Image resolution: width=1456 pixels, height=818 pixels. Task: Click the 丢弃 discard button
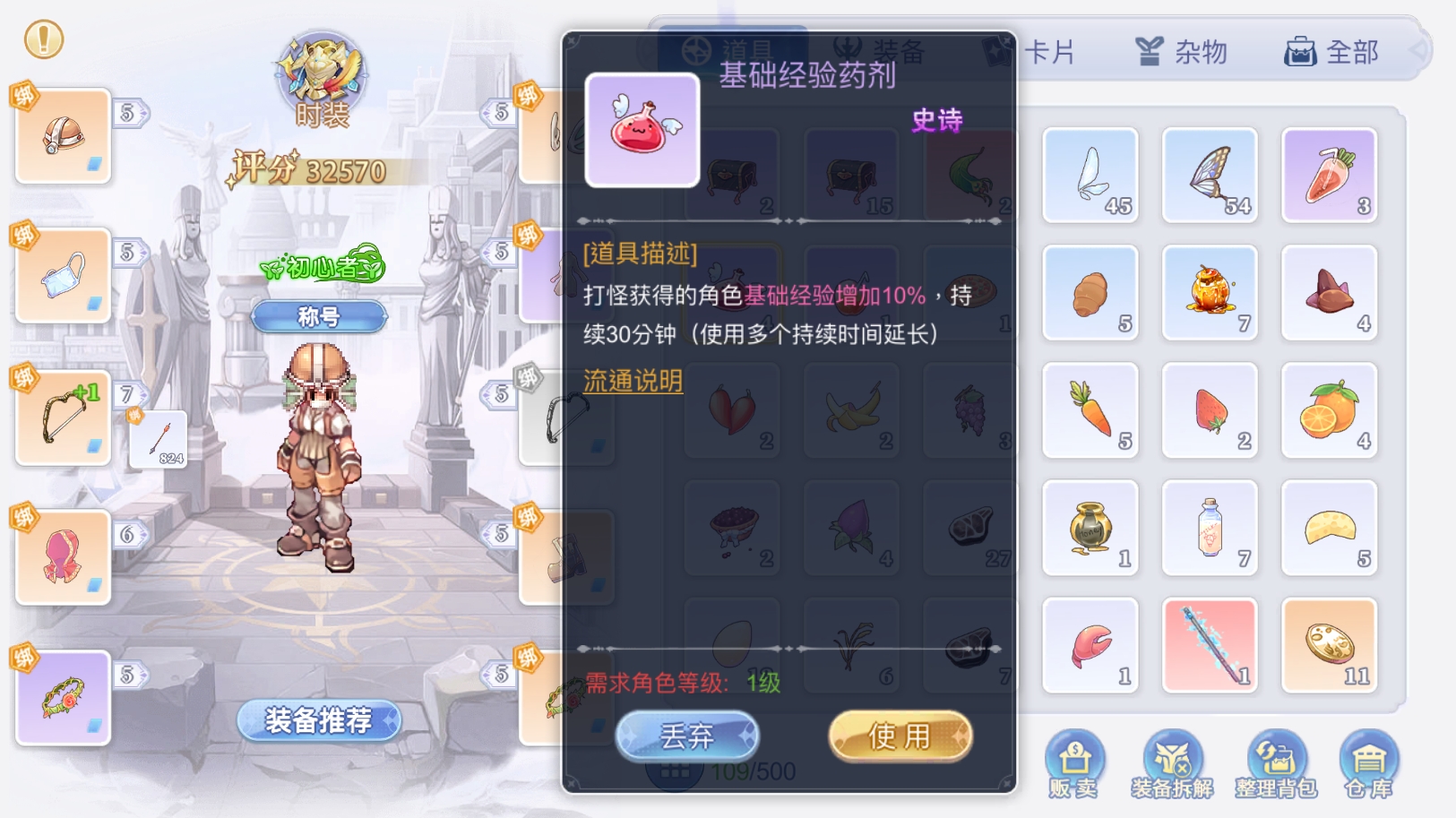click(x=686, y=736)
